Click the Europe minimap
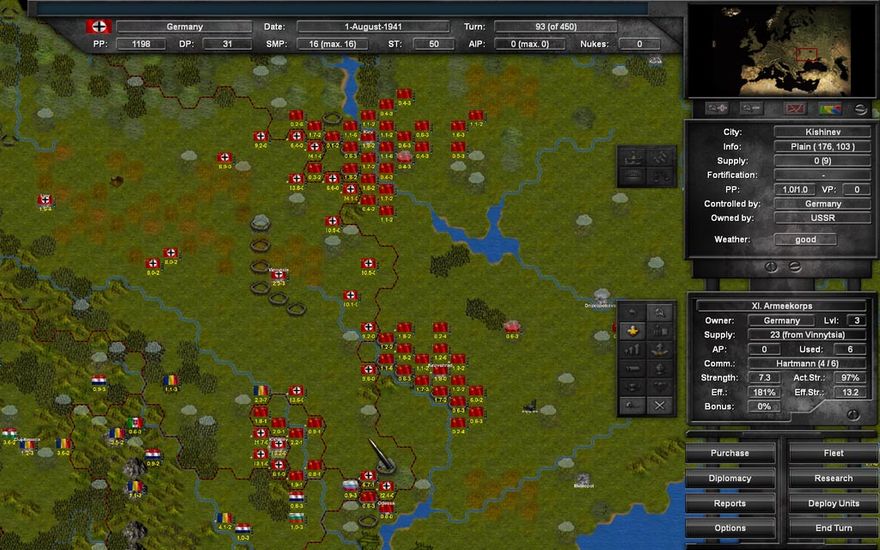This screenshot has width=880, height=550. 782,48
